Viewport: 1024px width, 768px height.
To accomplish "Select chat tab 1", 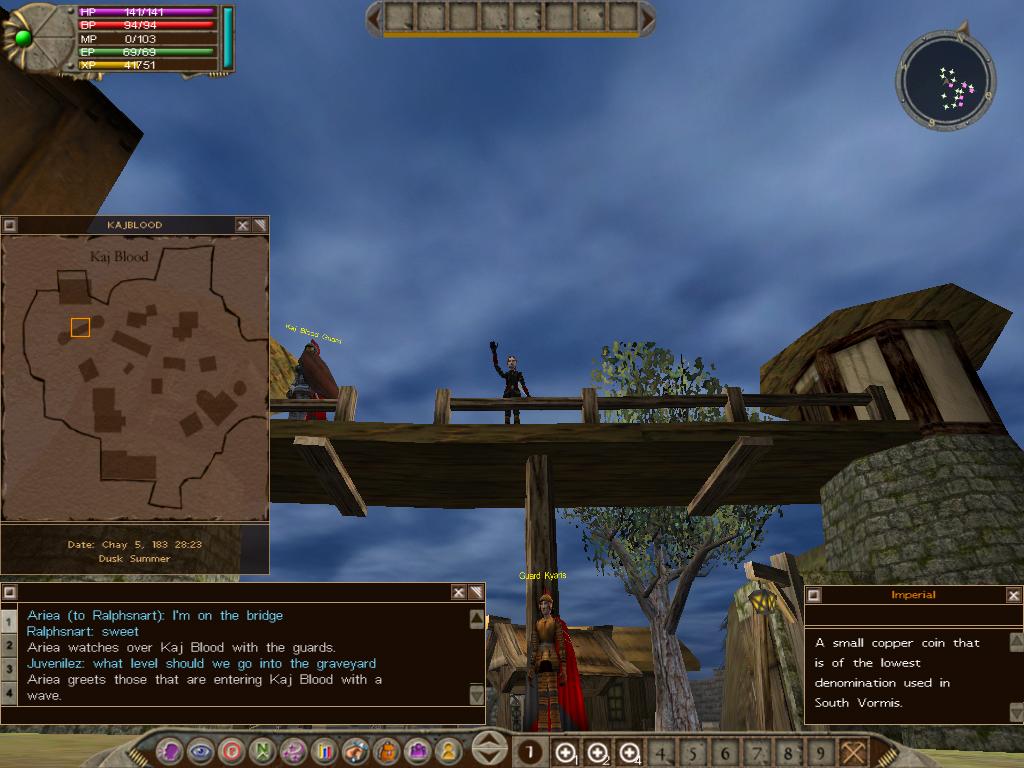I will tap(8, 621).
